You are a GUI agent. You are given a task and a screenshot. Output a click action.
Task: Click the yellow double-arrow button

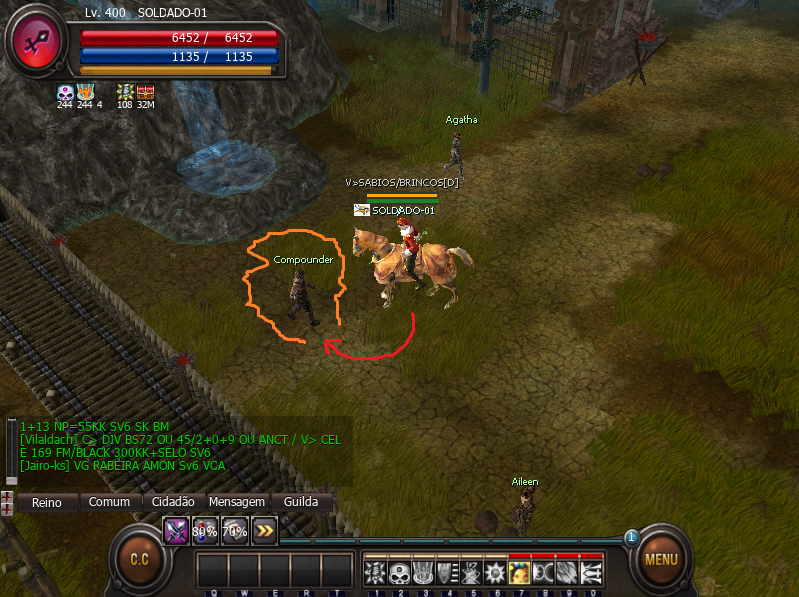pyautogui.click(x=264, y=531)
